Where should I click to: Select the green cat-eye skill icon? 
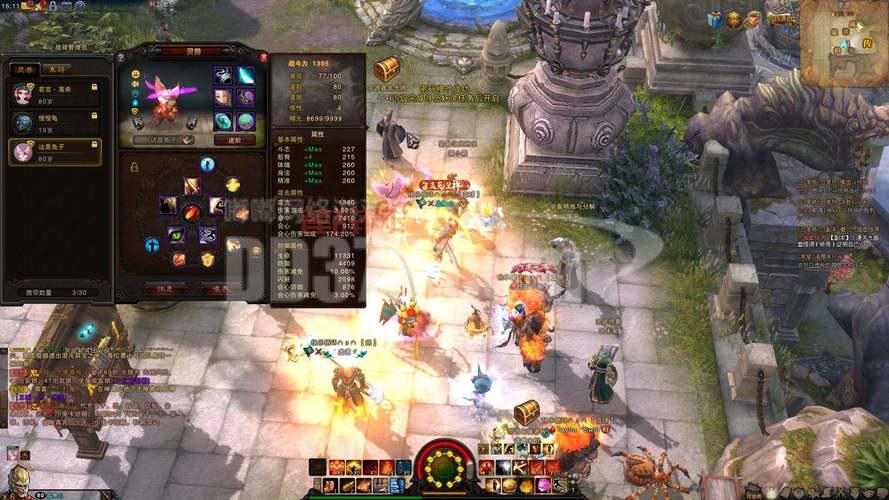[177, 235]
